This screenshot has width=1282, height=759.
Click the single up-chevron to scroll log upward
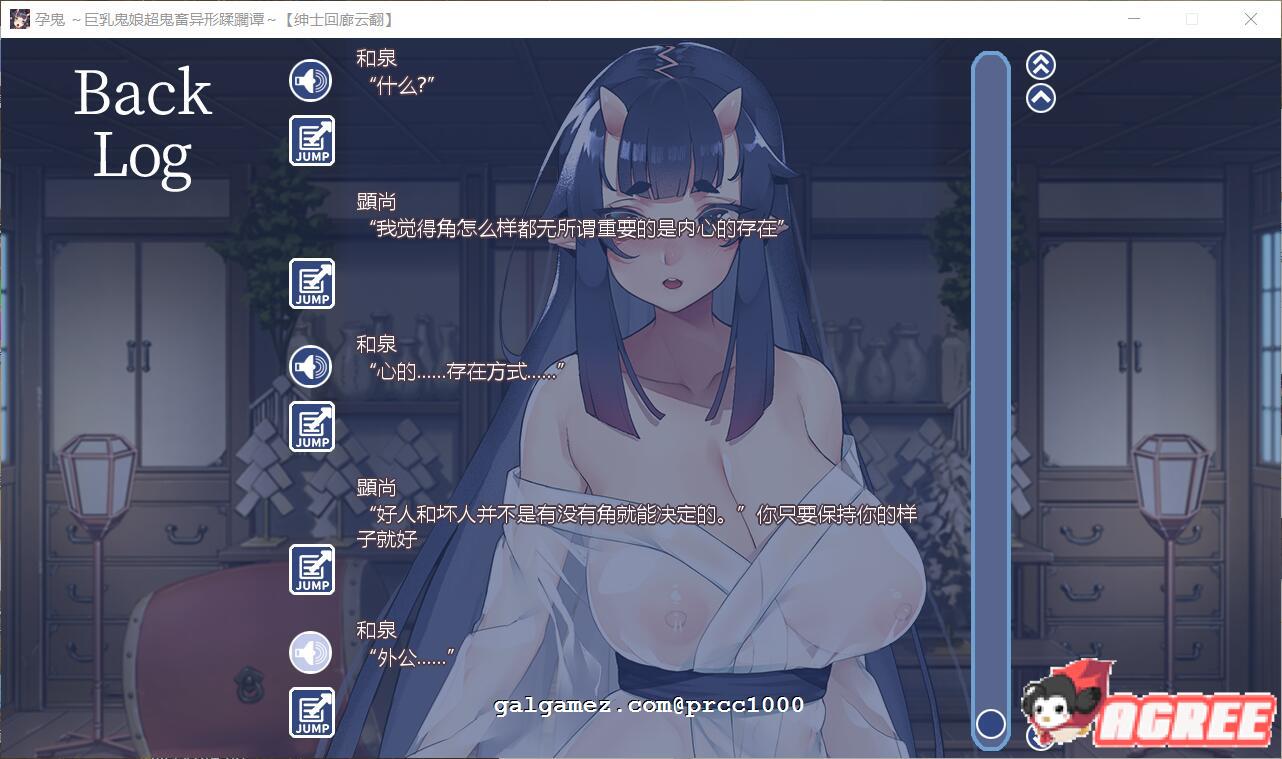(x=1039, y=97)
